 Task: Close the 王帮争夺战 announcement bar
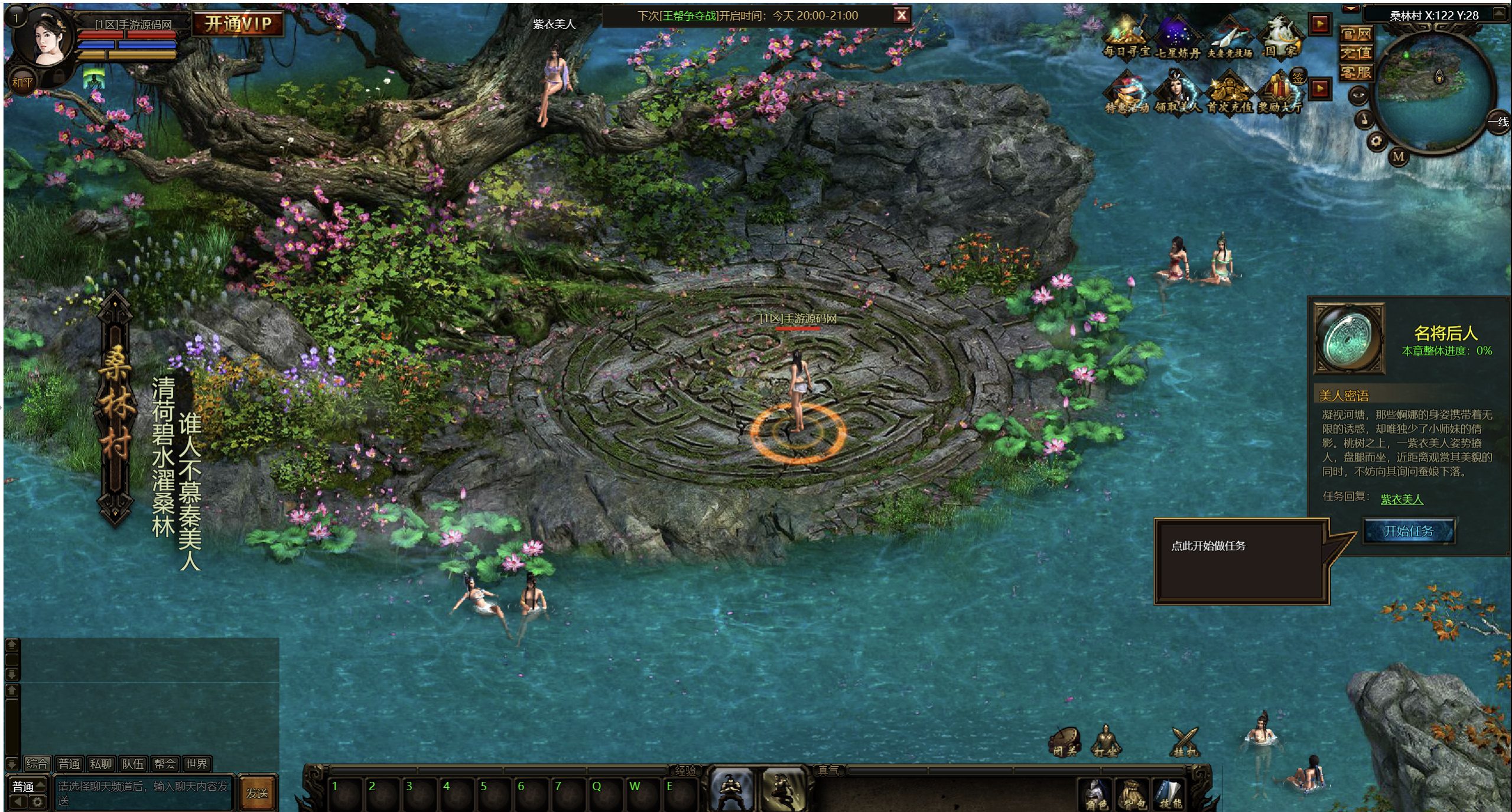(901, 16)
